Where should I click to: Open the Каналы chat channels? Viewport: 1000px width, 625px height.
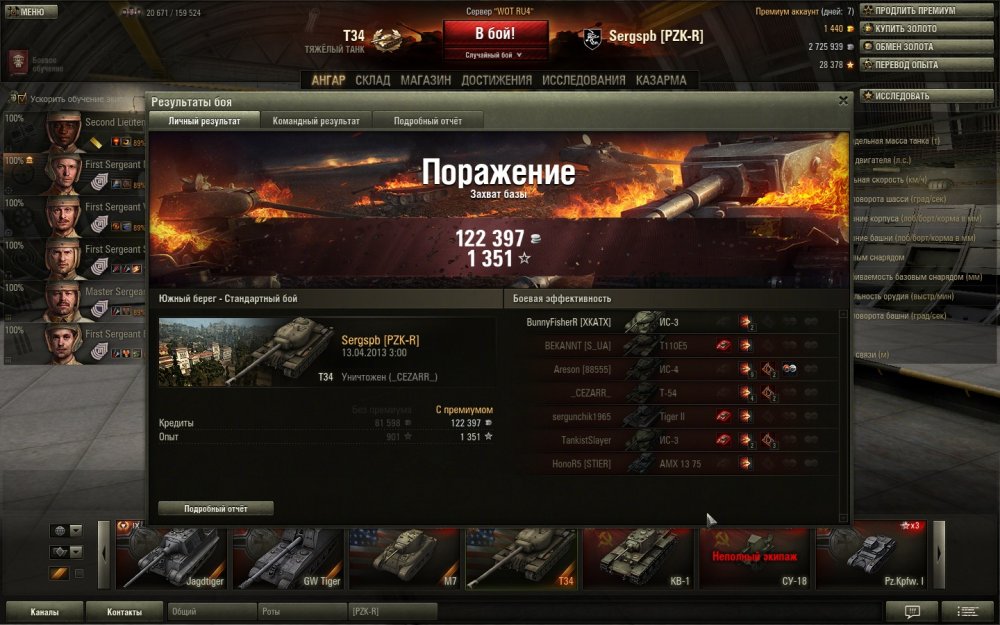(44, 611)
